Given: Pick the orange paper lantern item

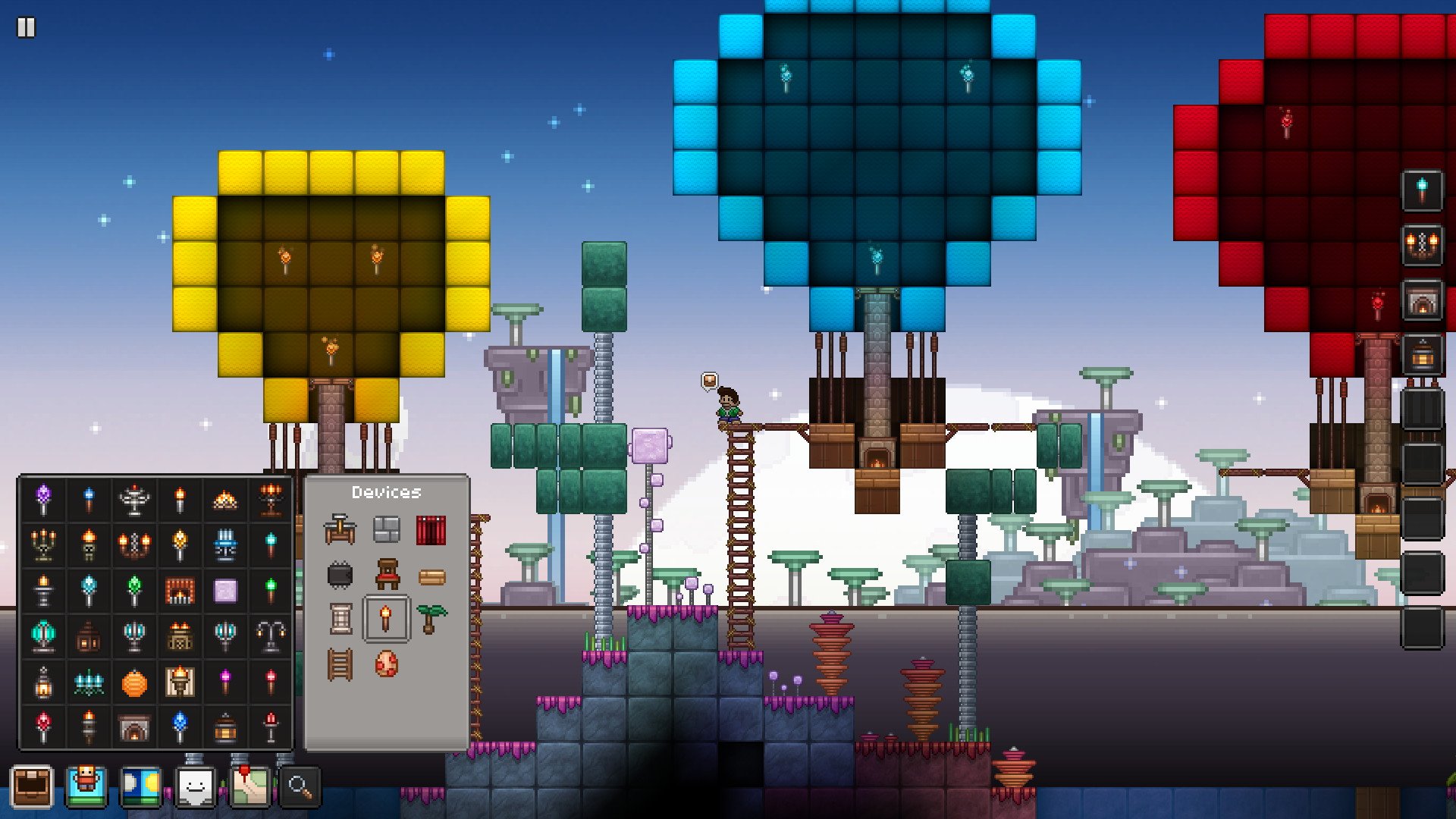Looking at the screenshot, I should point(133,682).
